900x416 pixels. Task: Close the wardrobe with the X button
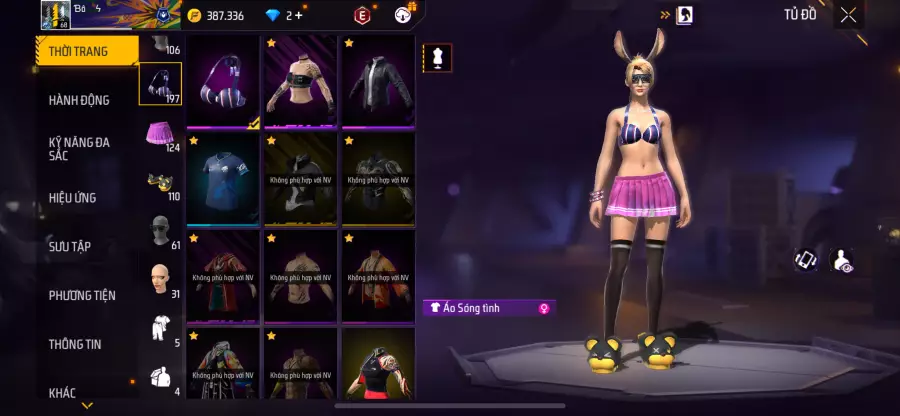(848, 15)
